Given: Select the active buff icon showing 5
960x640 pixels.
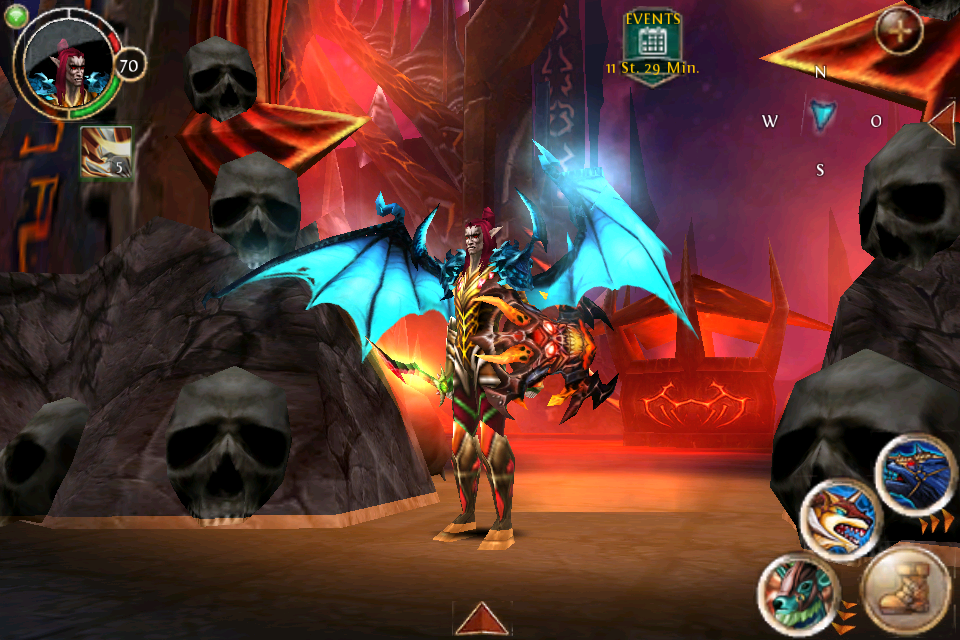Looking at the screenshot, I should (x=106, y=152).
